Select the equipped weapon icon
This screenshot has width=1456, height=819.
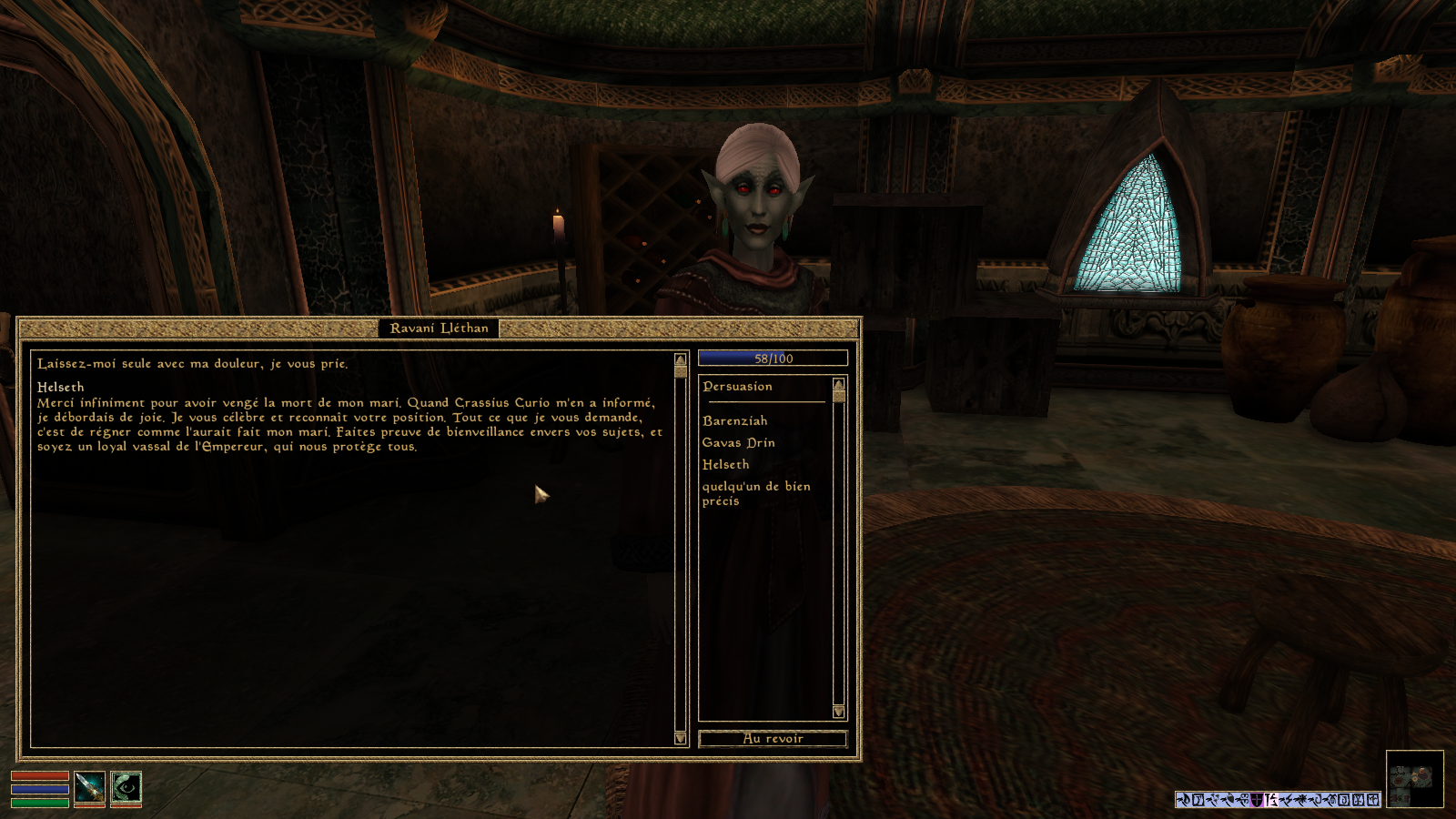[x=89, y=788]
